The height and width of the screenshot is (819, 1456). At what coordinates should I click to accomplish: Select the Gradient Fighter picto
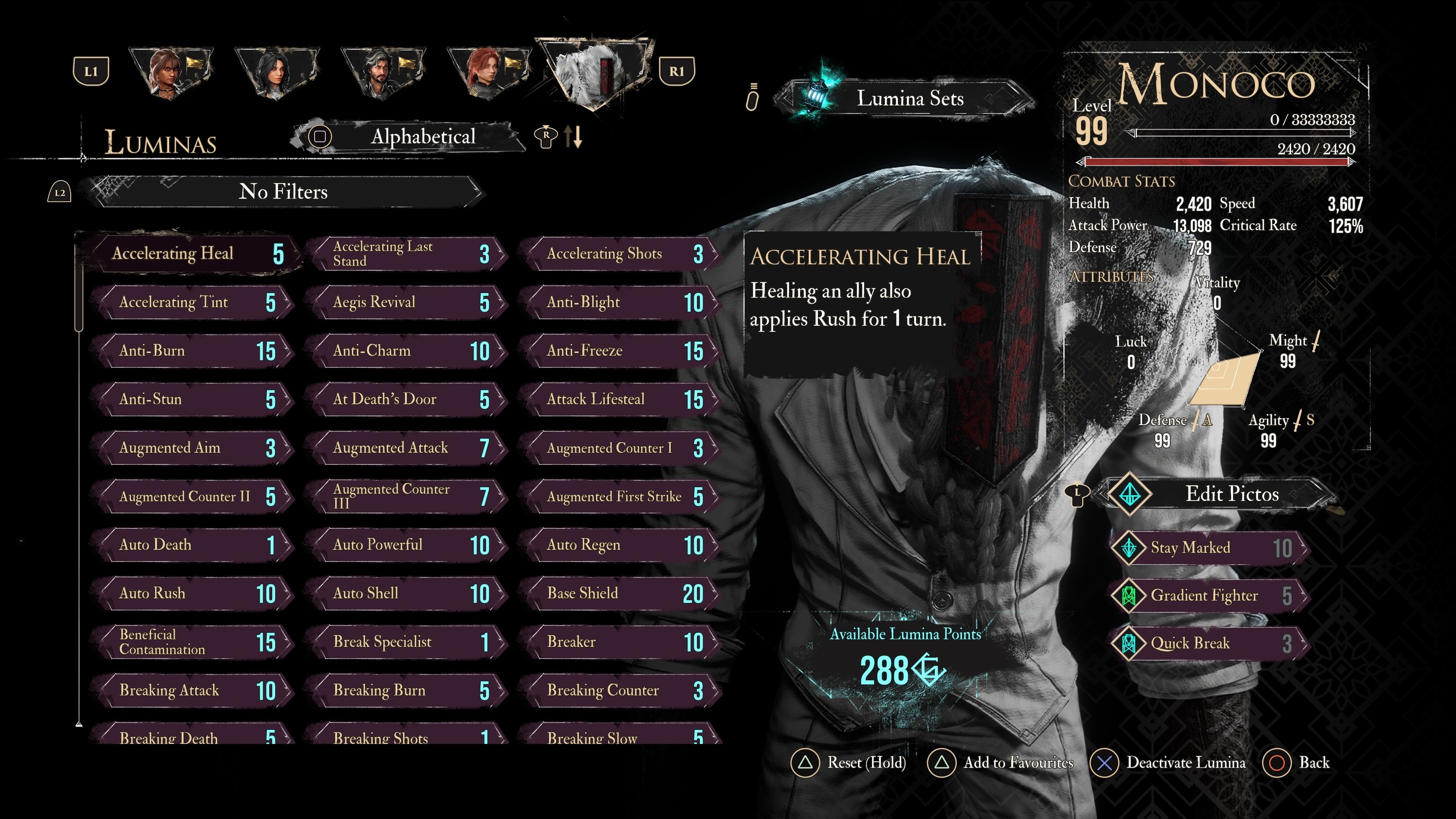1210,596
